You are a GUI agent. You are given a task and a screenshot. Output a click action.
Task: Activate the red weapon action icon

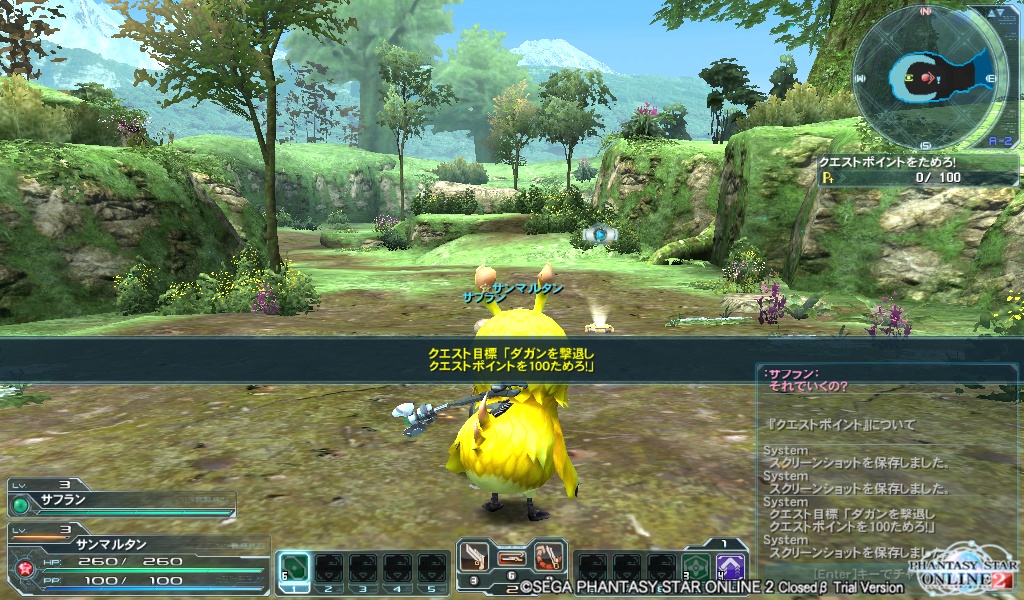click(547, 556)
